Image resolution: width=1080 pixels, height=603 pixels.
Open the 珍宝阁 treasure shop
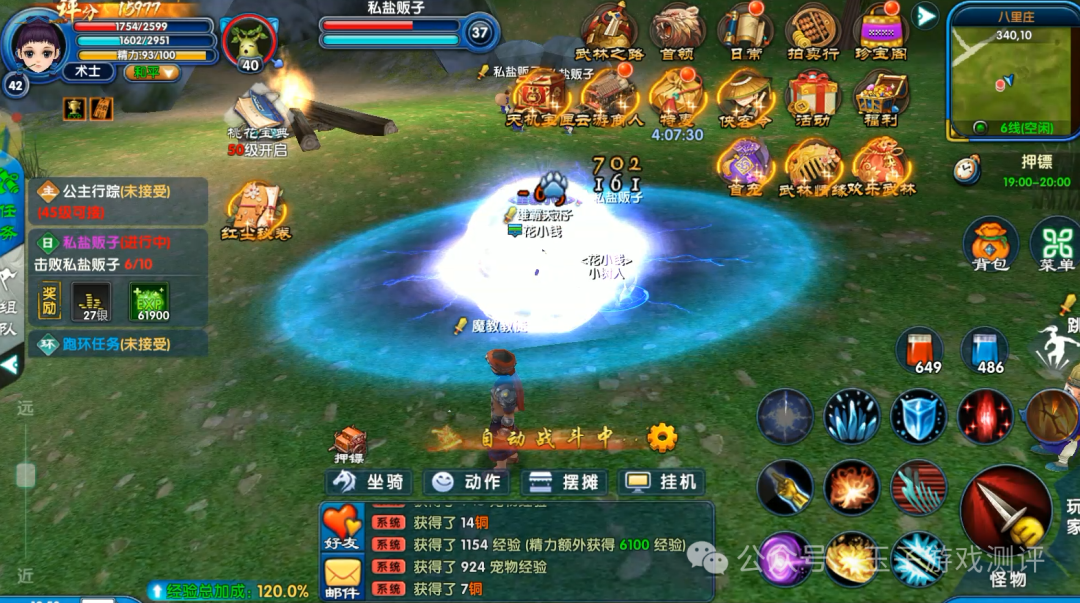point(881,32)
